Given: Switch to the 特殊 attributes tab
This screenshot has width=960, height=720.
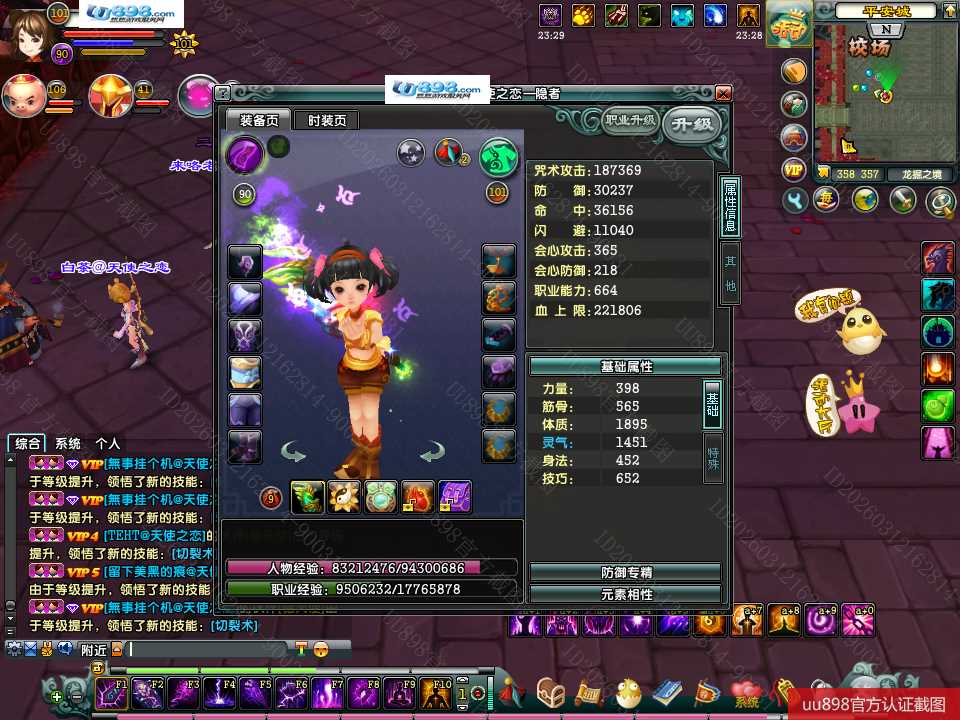Looking at the screenshot, I should [x=713, y=457].
